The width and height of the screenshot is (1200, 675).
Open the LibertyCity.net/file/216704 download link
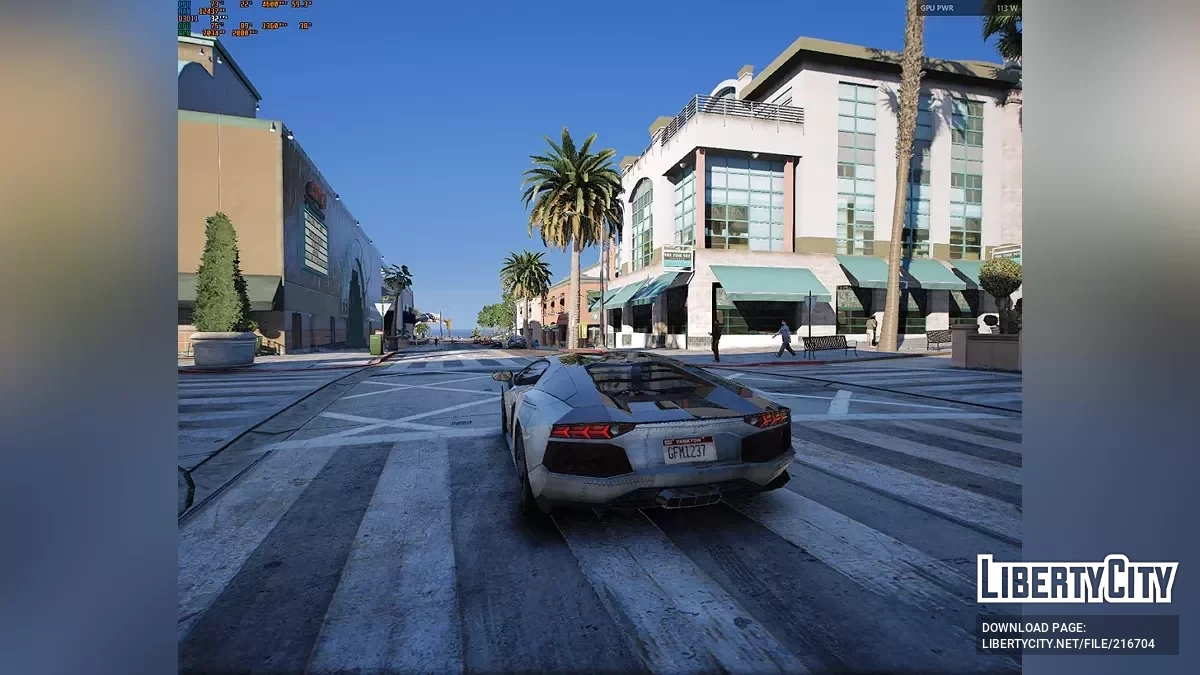coord(1068,644)
